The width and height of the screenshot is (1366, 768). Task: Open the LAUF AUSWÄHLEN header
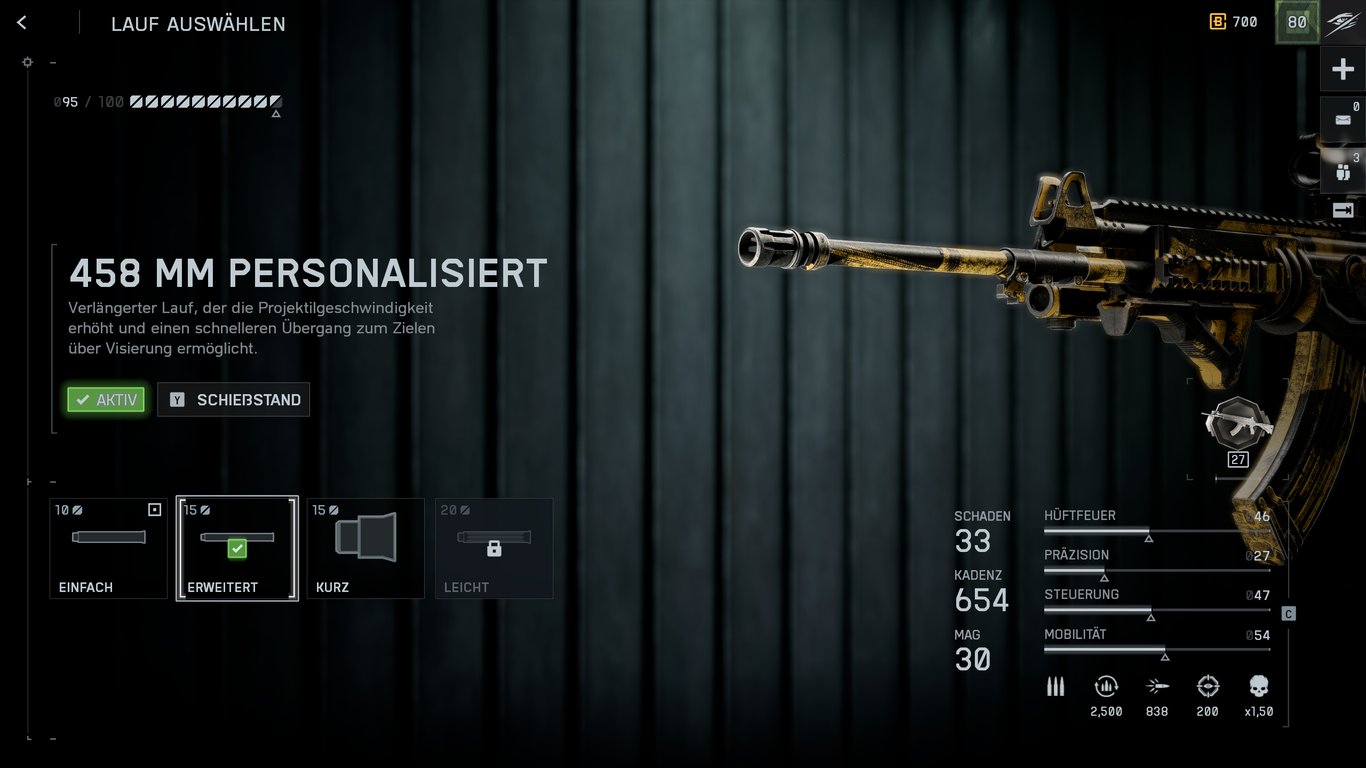pos(198,24)
